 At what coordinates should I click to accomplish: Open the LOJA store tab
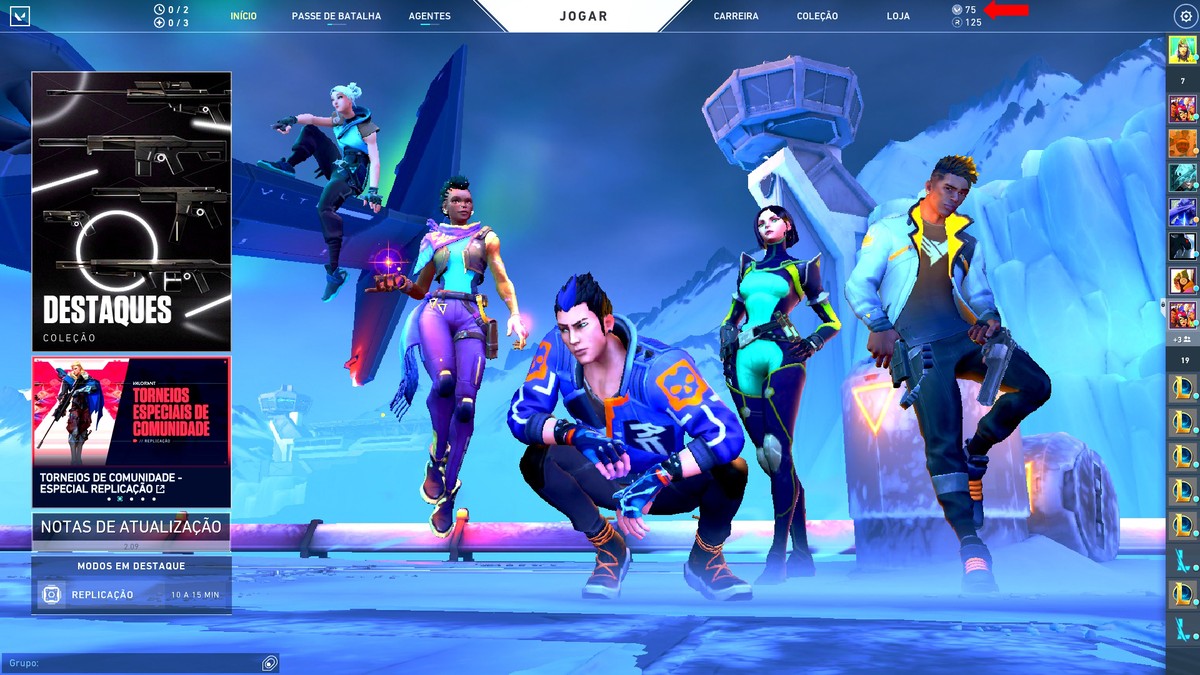point(898,16)
